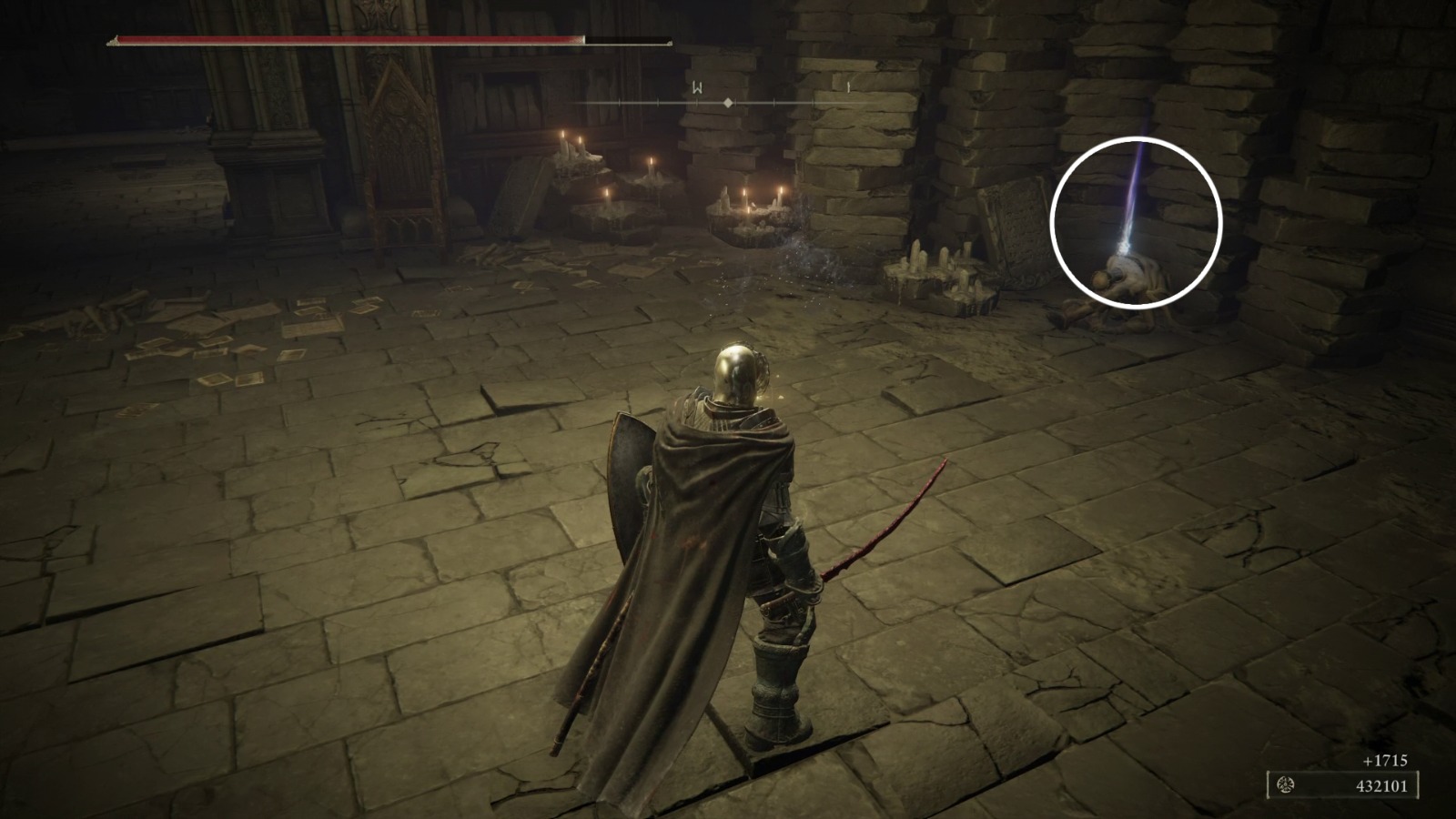Click the east marker on the compass
This screenshot has height=819, width=1456.
[846, 89]
